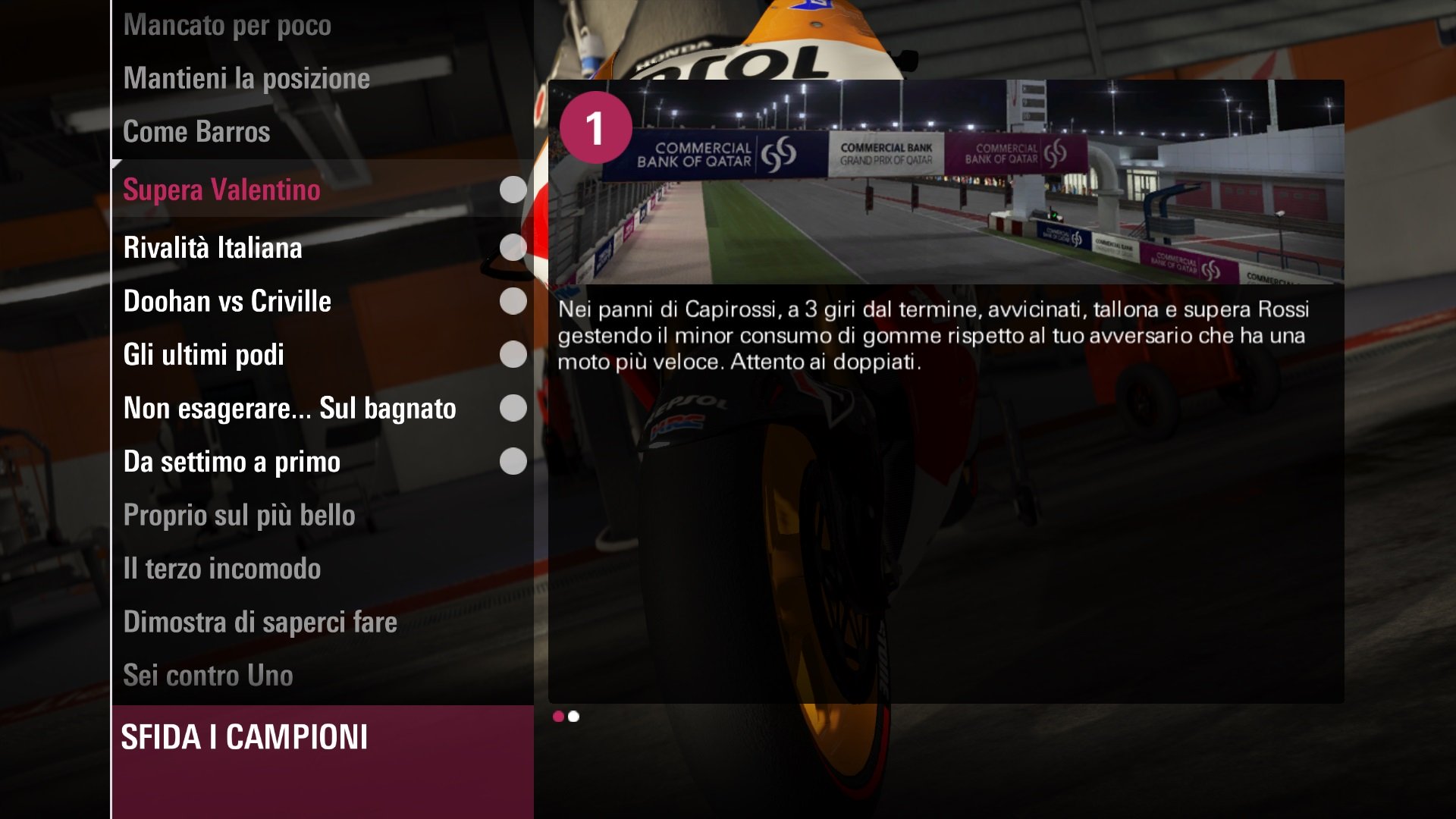The width and height of the screenshot is (1456, 819).
Task: Open the Gli ultimi podi challenge
Action: 203,355
